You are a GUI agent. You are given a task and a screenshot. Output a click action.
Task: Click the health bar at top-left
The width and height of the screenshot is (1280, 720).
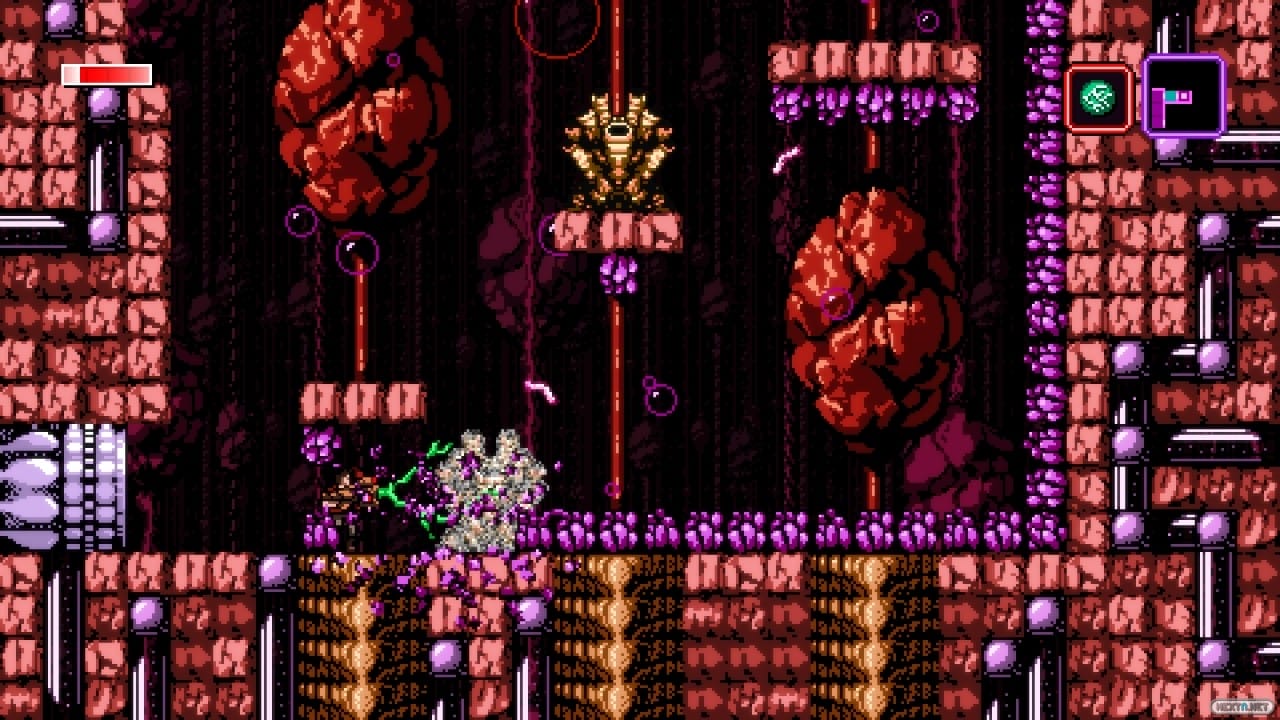click(105, 75)
